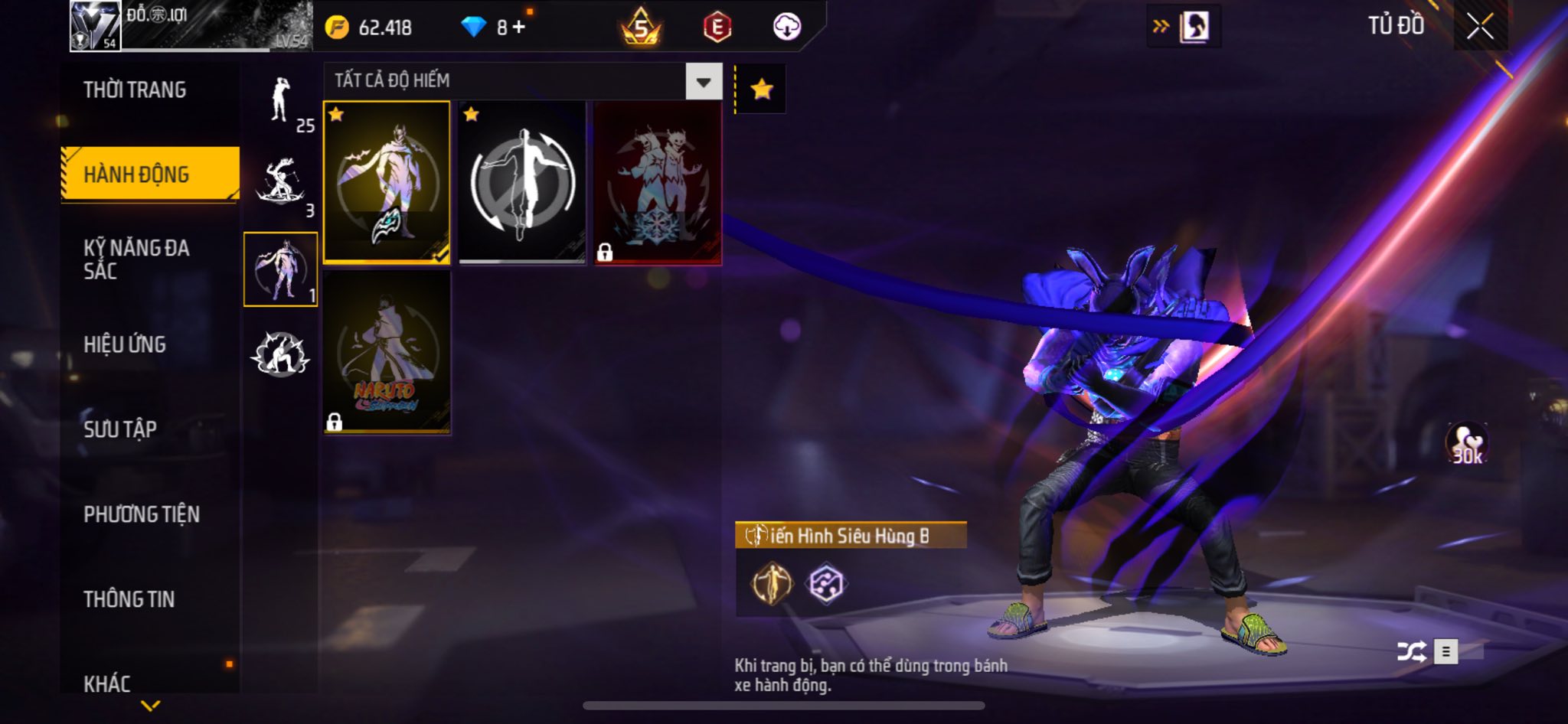The width and height of the screenshot is (1568, 724).
Task: Select the caped superhero transformation emote card
Action: 387,182
